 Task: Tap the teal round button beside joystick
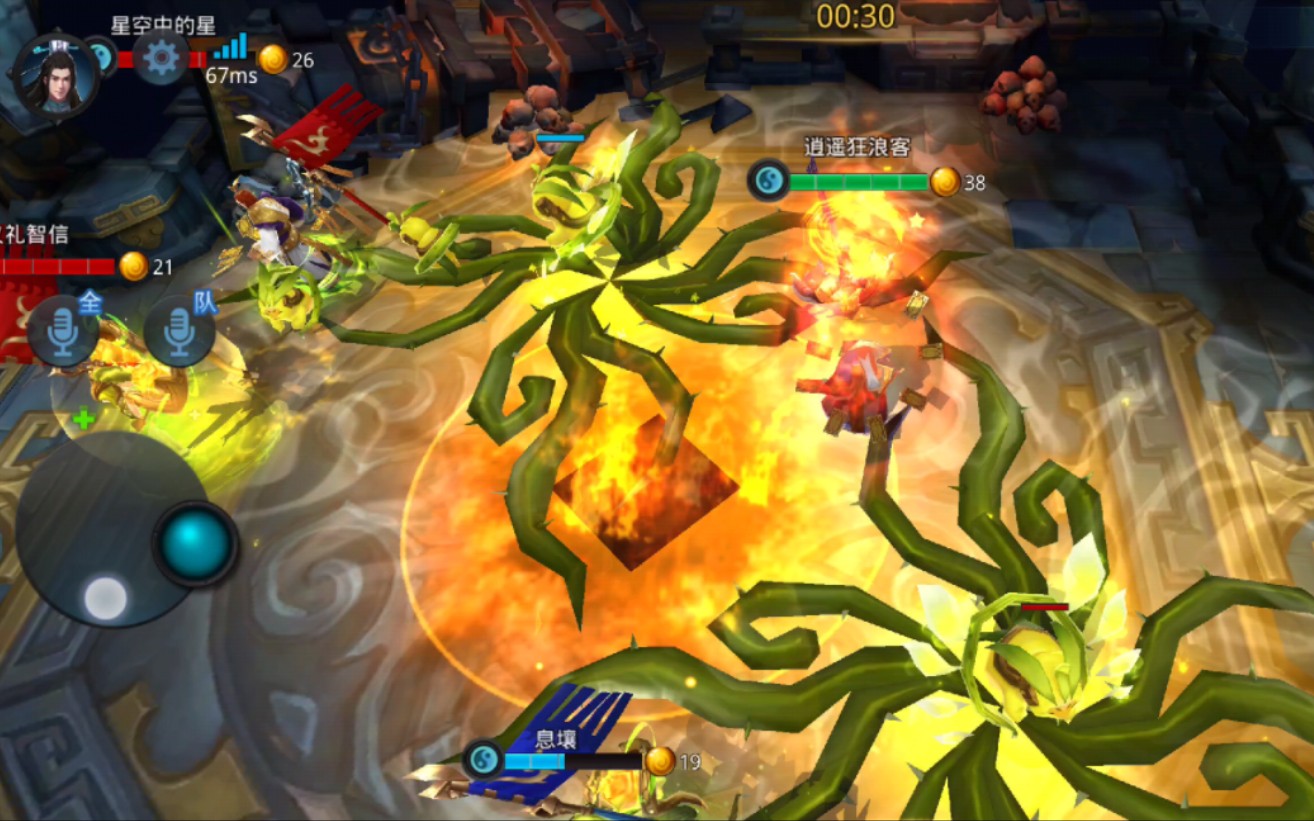196,543
